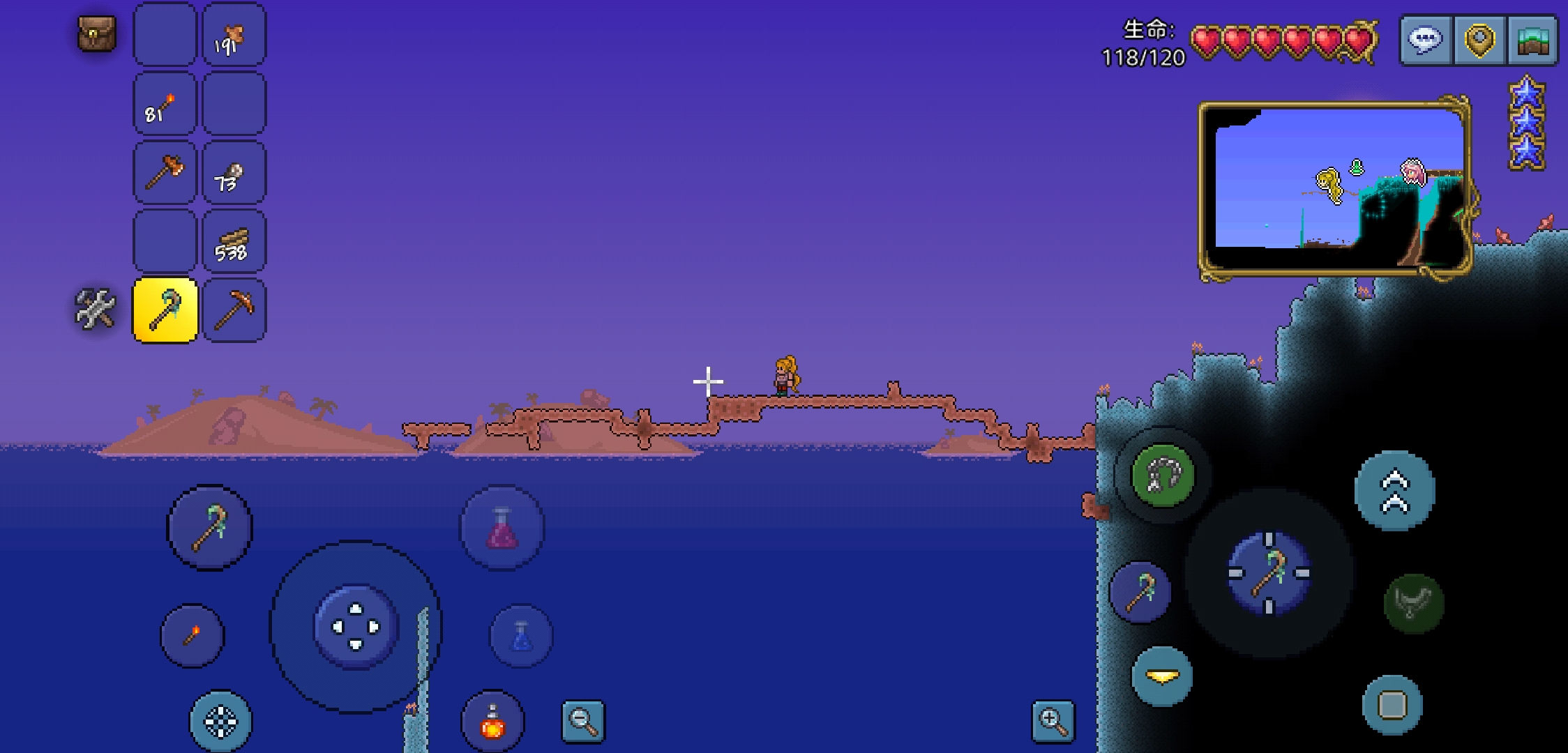This screenshot has height=753, width=1568.
Task: Zoom in with the plus magnifier
Action: pyautogui.click(x=1053, y=722)
